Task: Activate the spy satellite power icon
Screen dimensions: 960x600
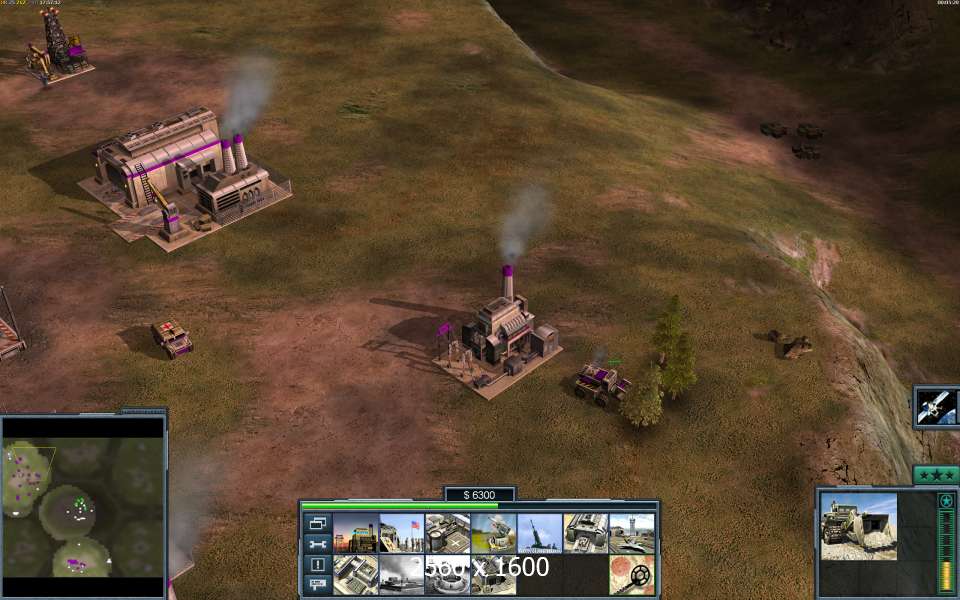Action: click(x=937, y=407)
